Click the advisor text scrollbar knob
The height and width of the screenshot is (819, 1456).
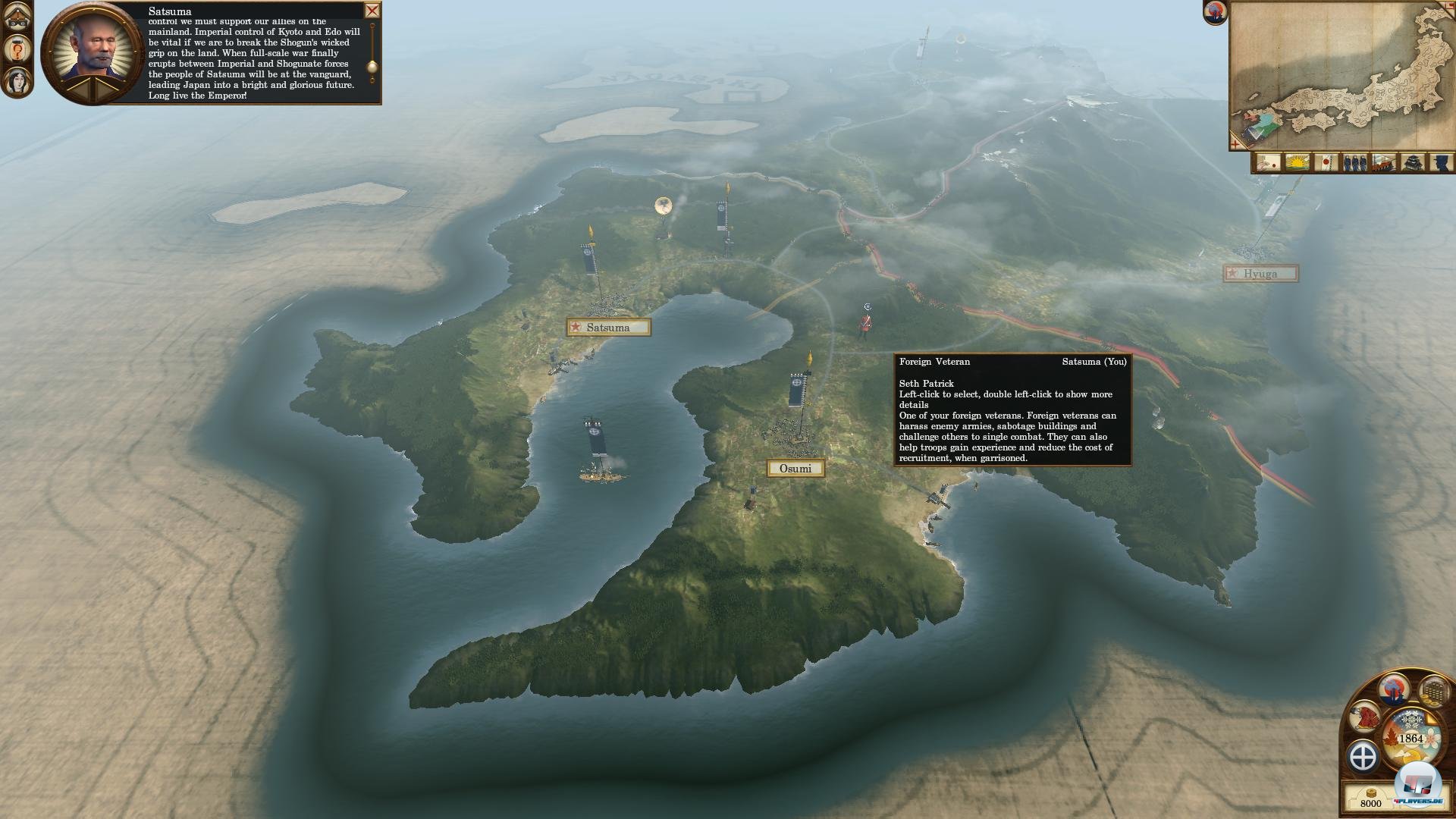(372, 68)
